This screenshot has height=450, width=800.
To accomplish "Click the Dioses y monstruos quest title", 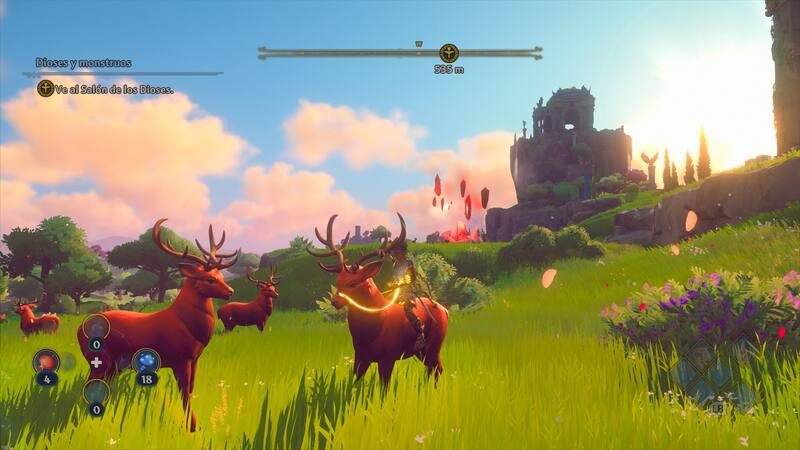I will coord(83,63).
